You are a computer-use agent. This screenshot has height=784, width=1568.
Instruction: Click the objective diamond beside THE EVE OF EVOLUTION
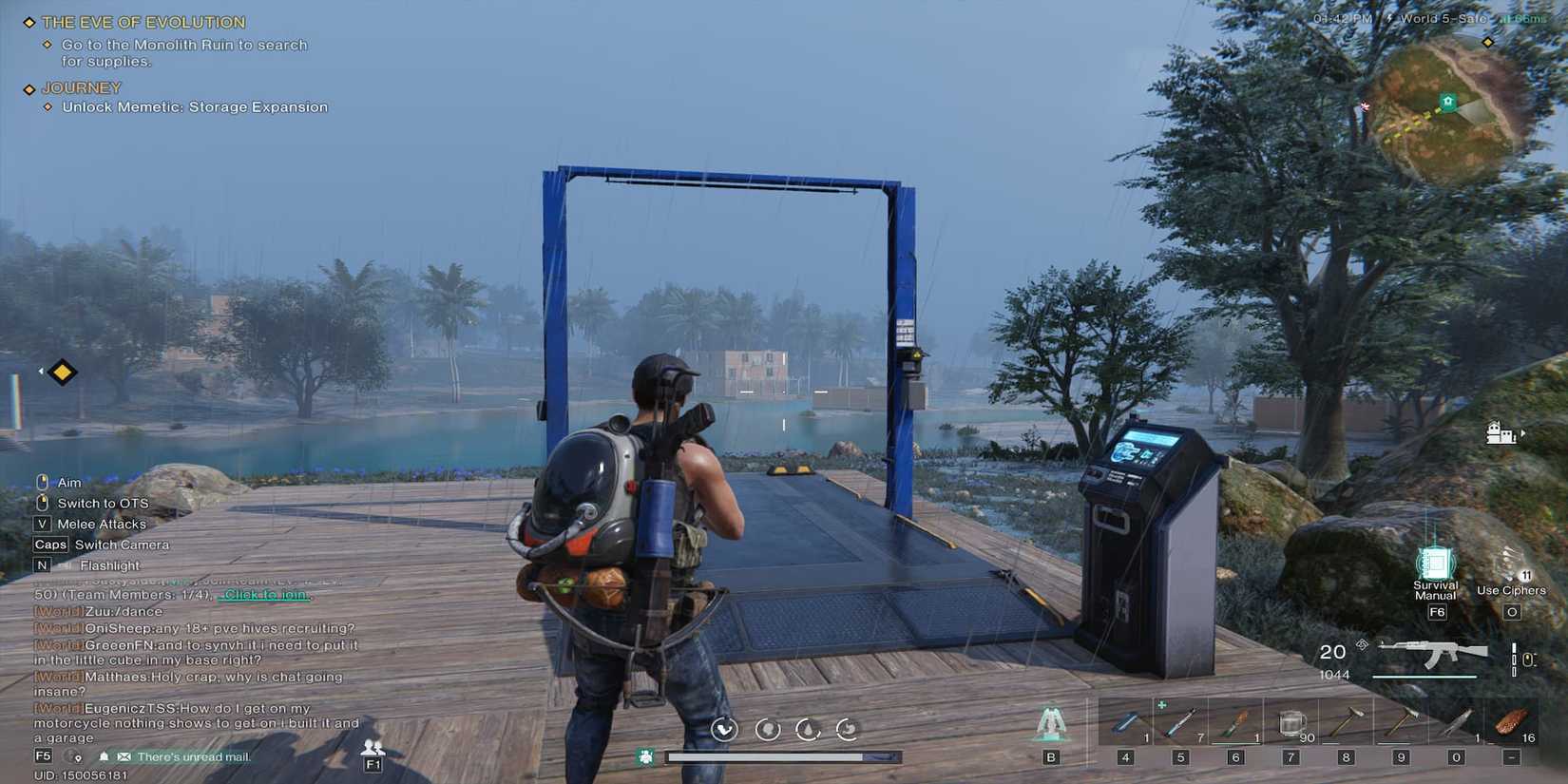(x=29, y=21)
